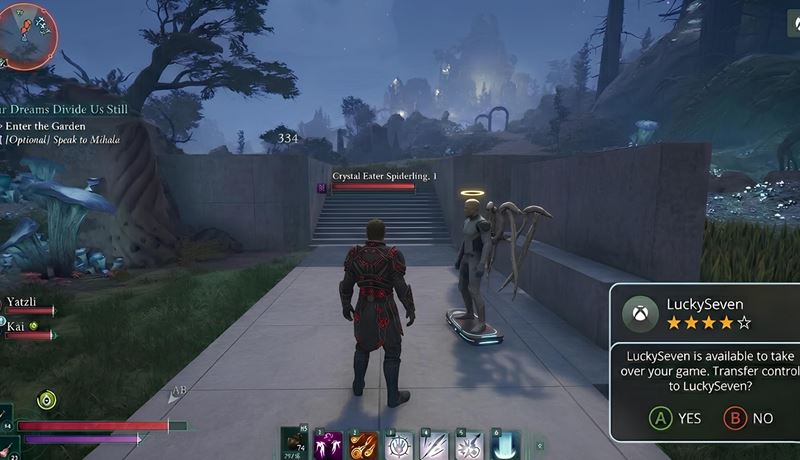This screenshot has height=460, width=800.
Task: Select companion Kai in the party list
Action: click(x=18, y=325)
